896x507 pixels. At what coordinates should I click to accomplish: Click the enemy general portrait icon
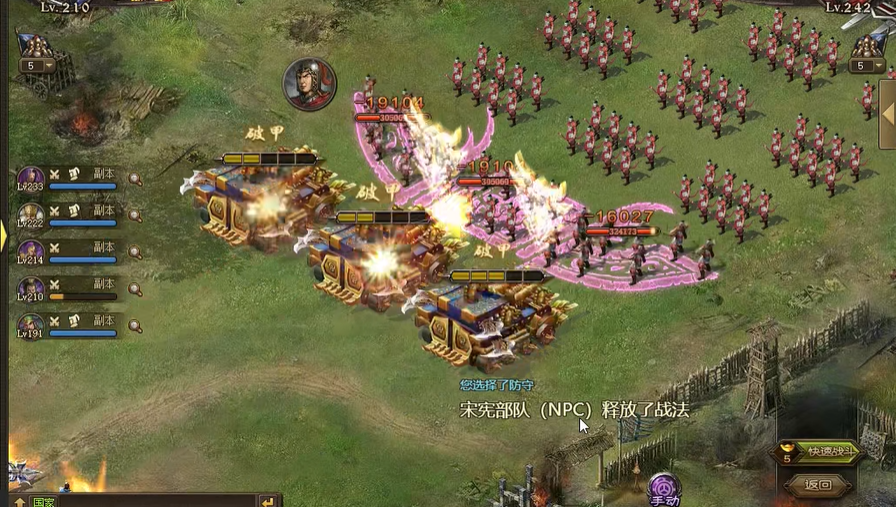click(309, 83)
